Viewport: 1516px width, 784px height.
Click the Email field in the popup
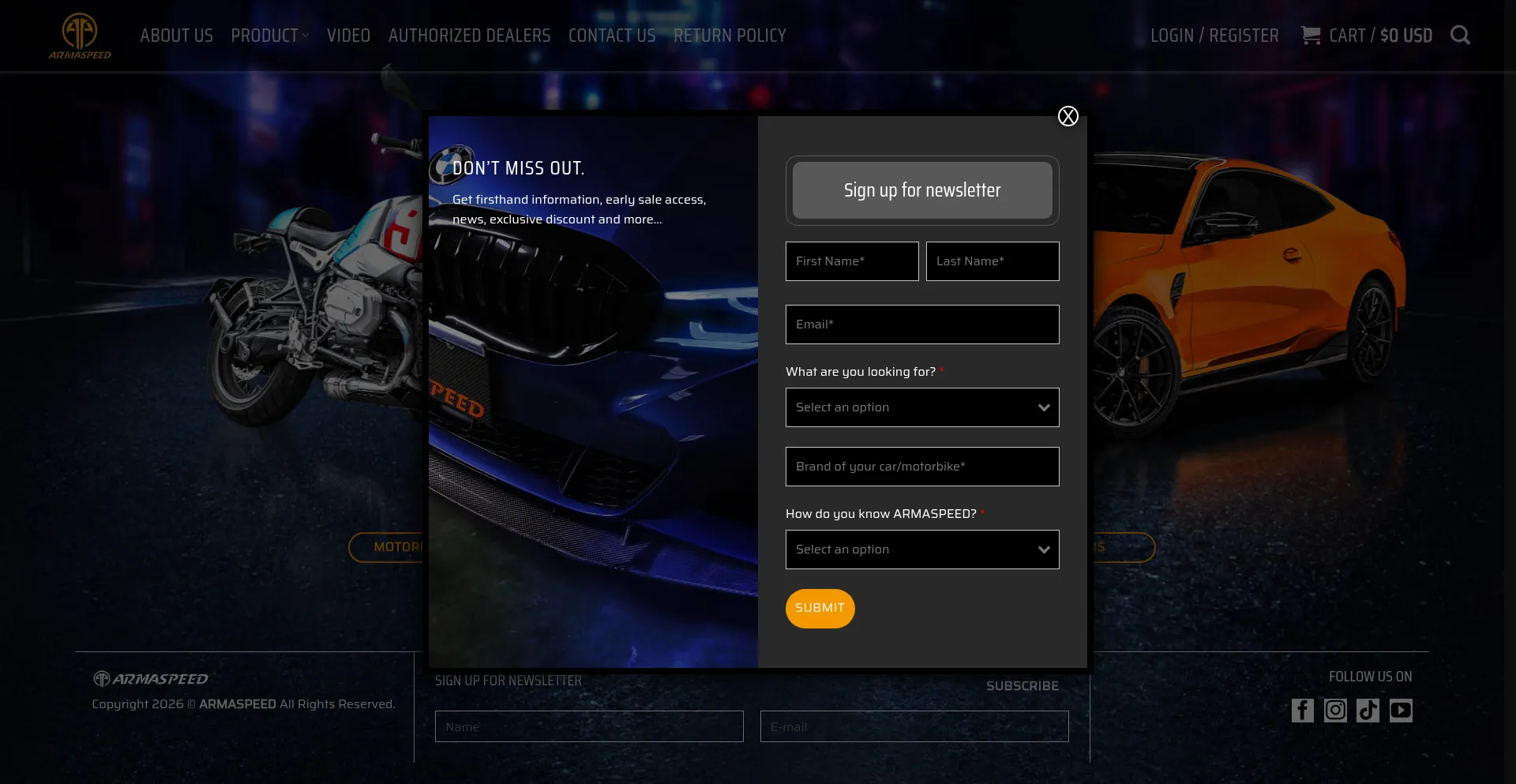[921, 324]
